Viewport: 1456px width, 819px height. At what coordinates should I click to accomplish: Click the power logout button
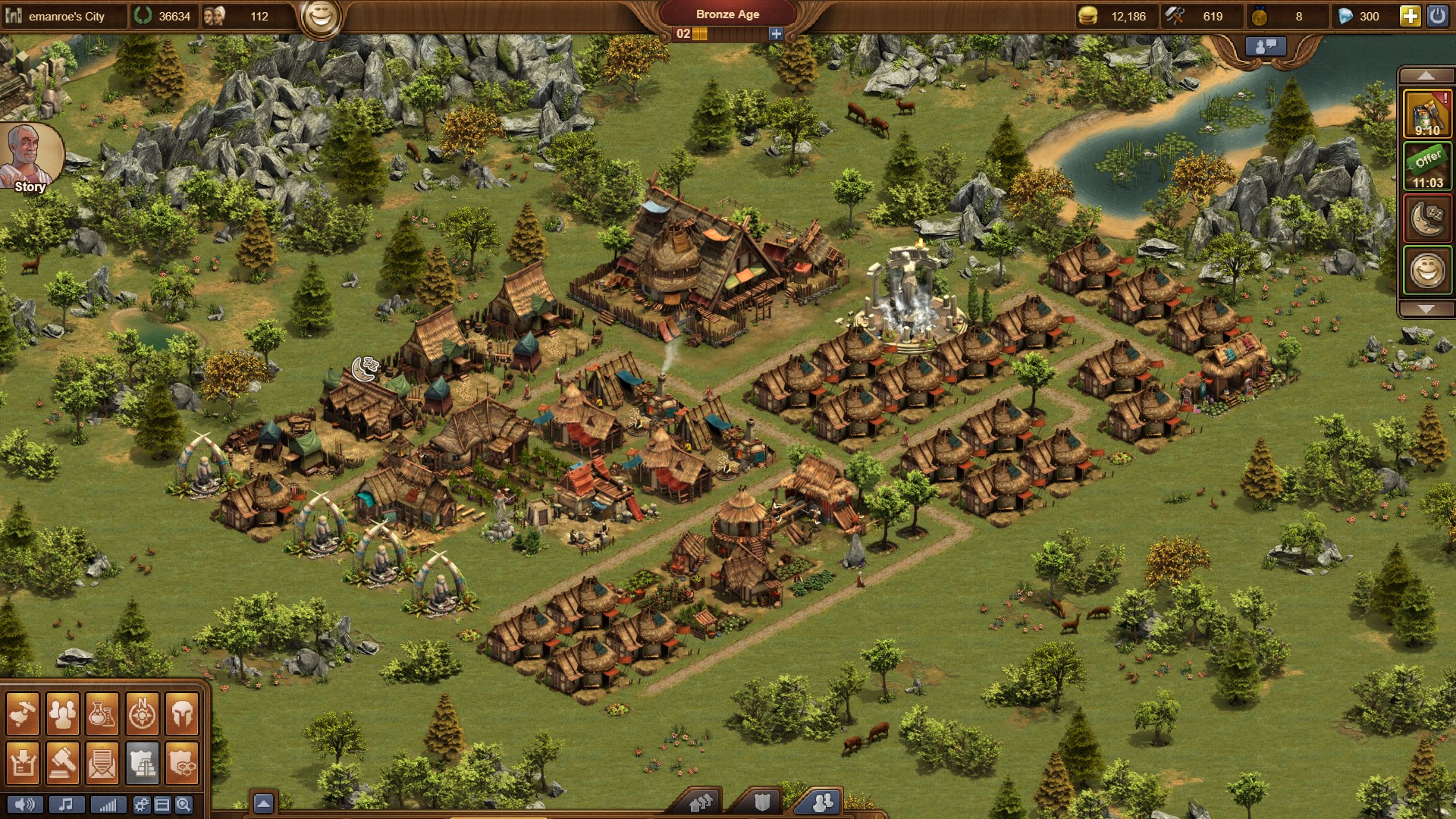click(1437, 16)
